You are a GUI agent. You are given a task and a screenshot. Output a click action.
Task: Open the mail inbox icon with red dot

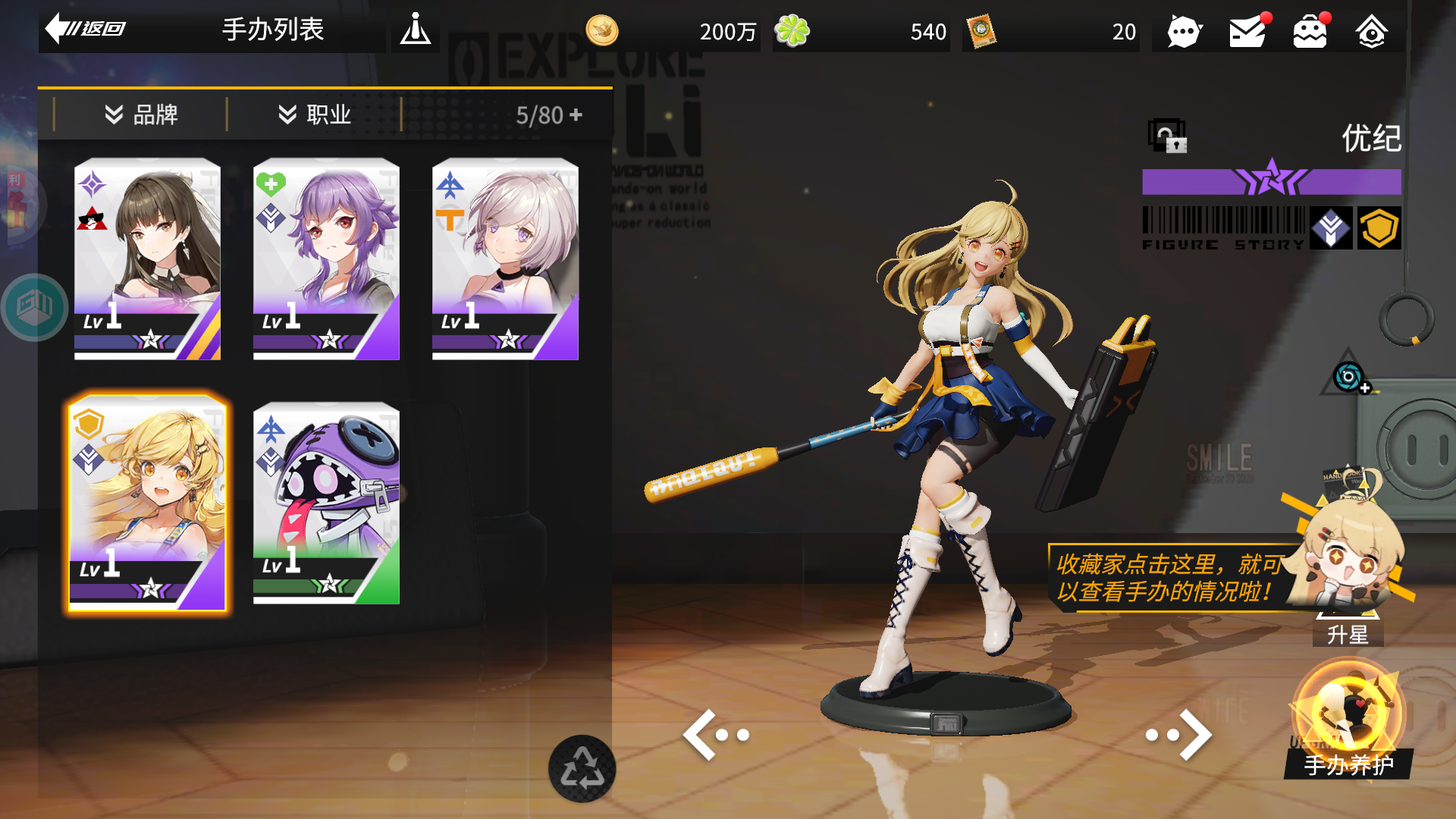[1247, 31]
